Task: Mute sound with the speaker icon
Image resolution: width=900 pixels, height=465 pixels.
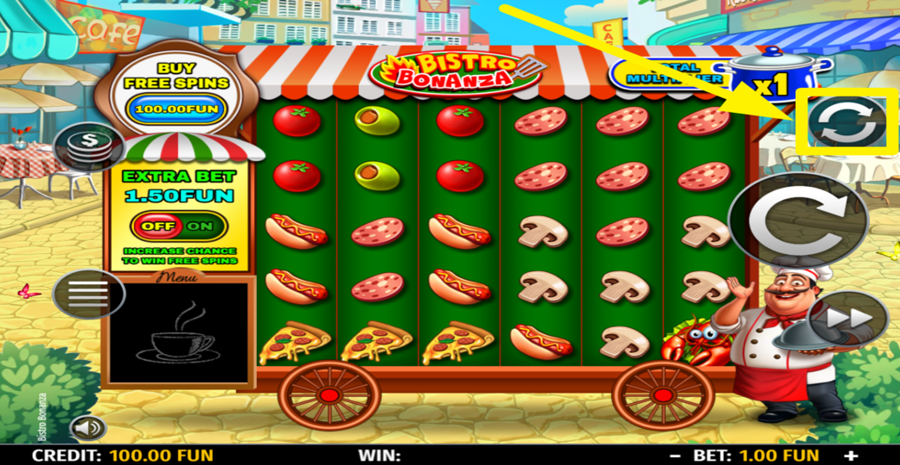Action: pyautogui.click(x=88, y=428)
